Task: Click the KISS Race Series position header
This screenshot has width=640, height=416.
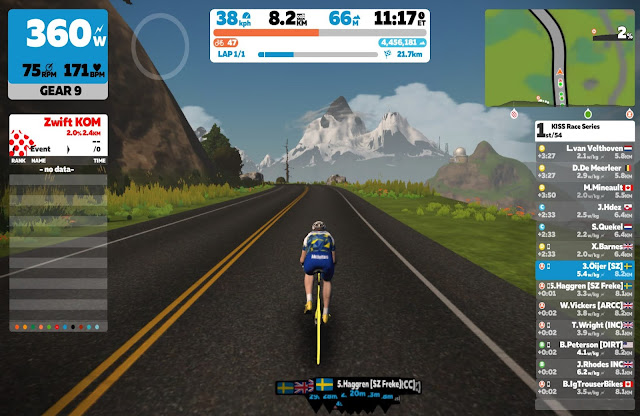Action: point(585,130)
